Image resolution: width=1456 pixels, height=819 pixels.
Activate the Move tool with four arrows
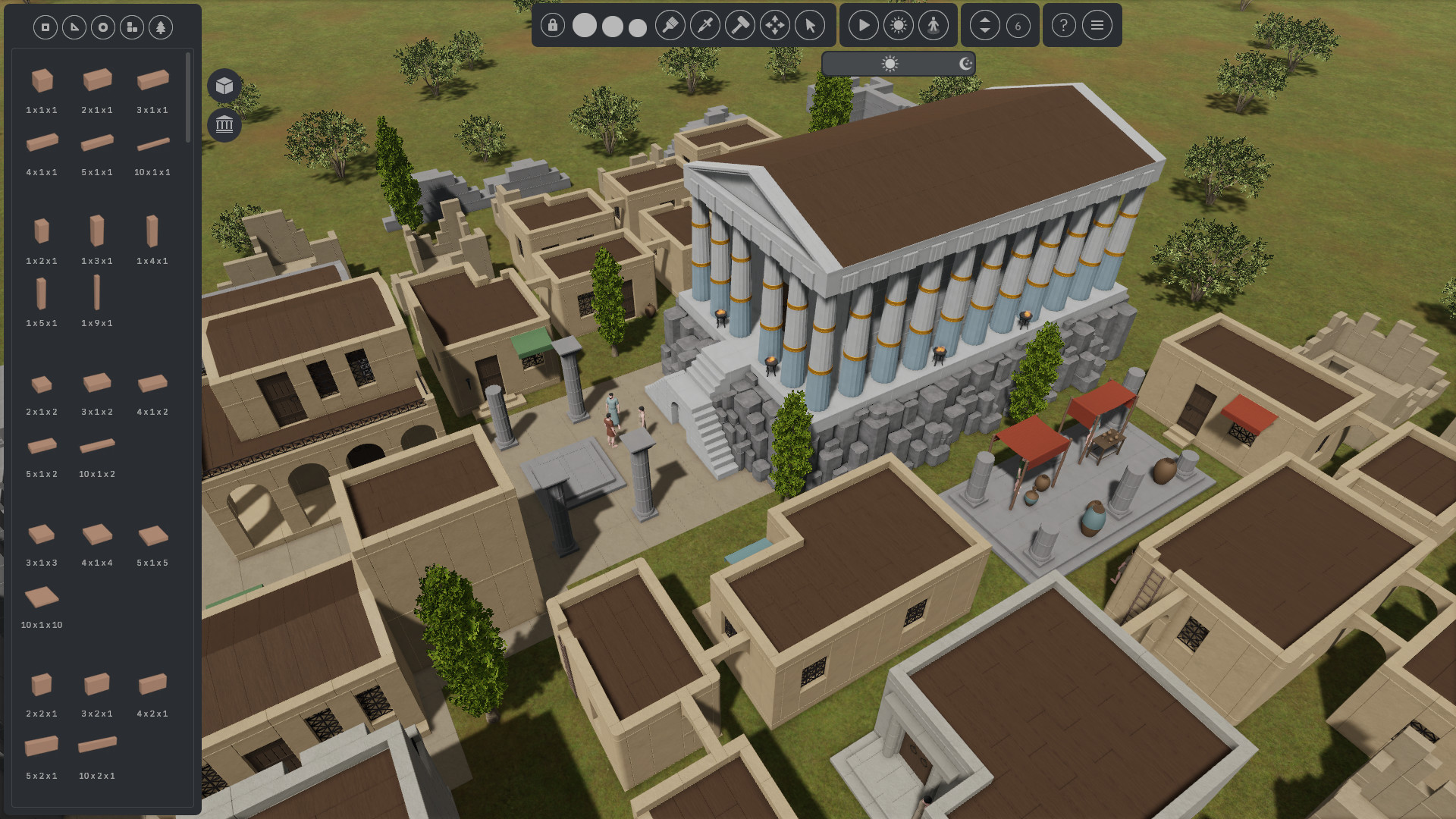(774, 25)
